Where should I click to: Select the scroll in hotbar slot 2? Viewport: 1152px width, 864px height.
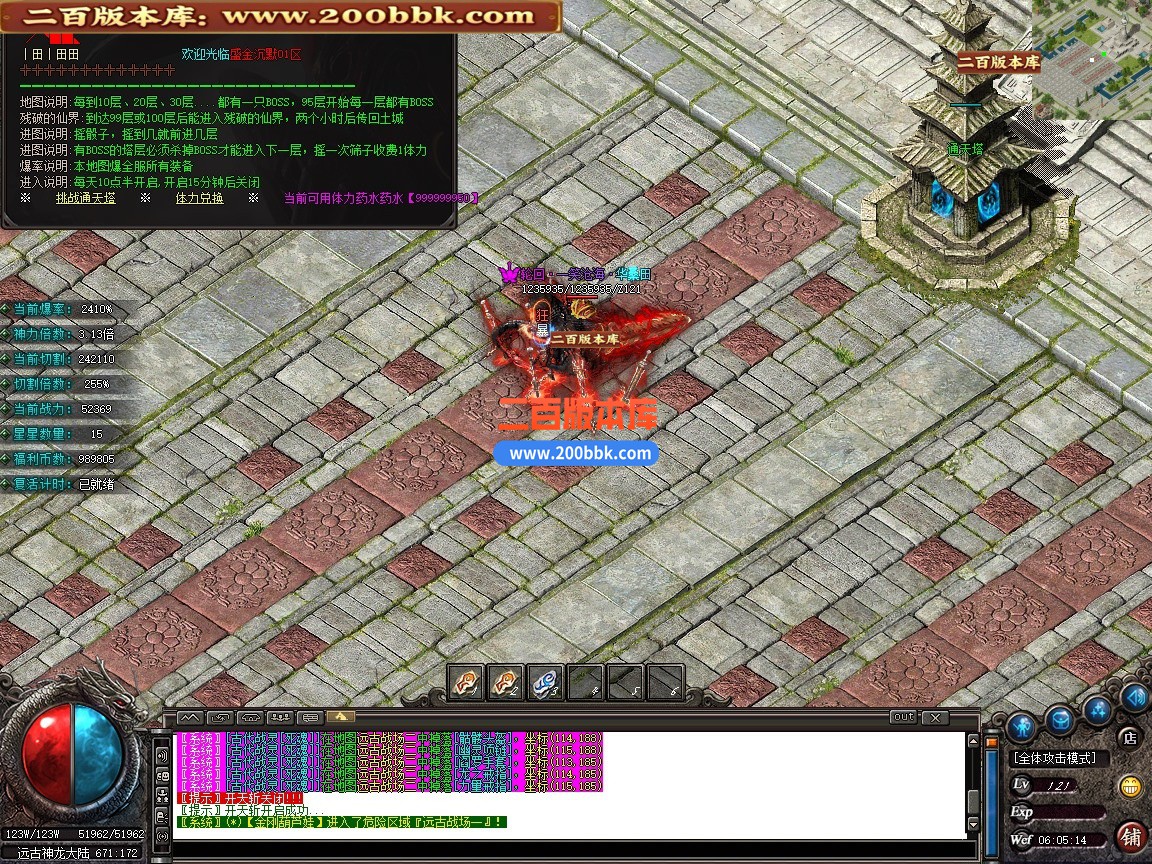coord(505,682)
